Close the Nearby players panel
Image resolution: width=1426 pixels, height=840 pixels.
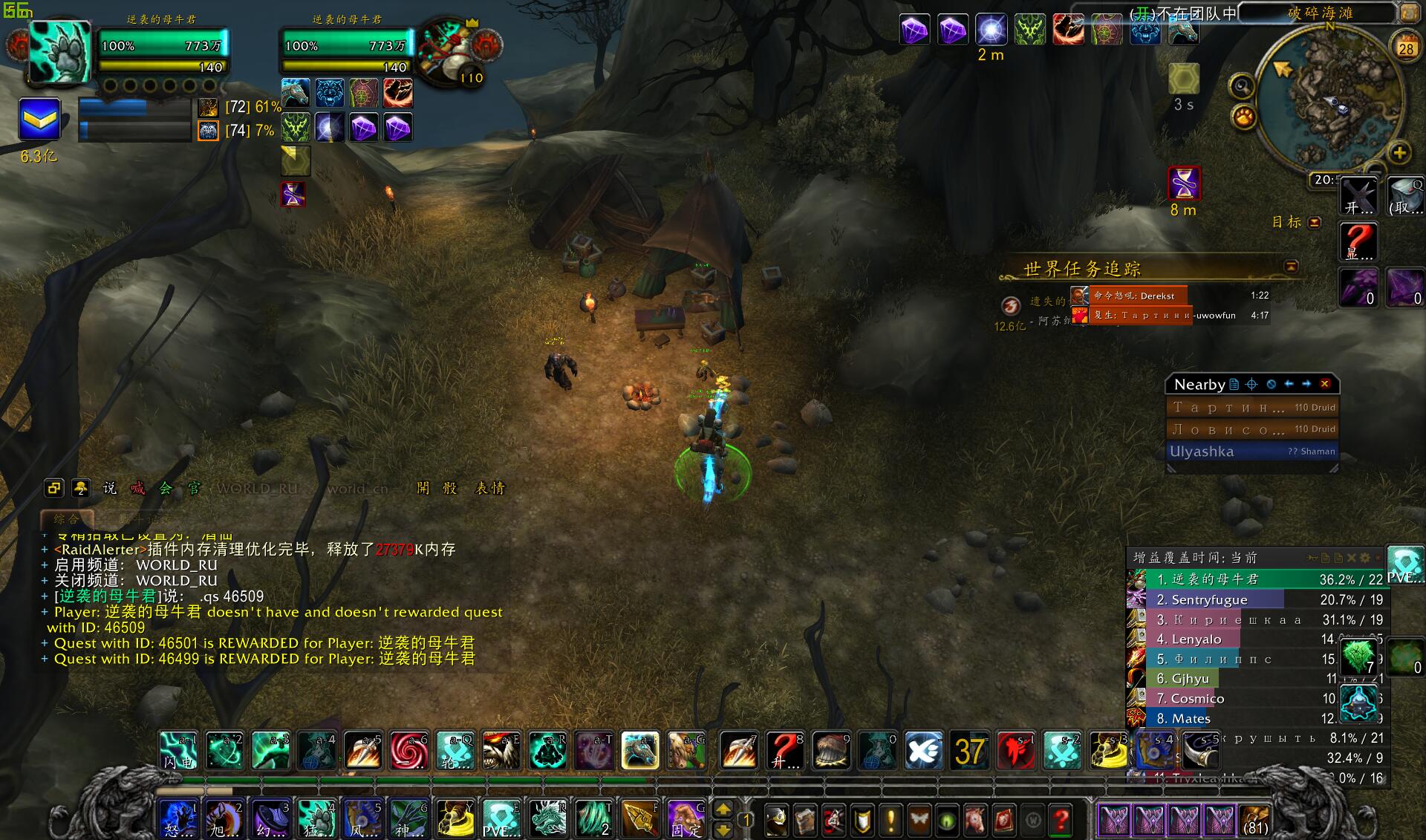(1325, 384)
